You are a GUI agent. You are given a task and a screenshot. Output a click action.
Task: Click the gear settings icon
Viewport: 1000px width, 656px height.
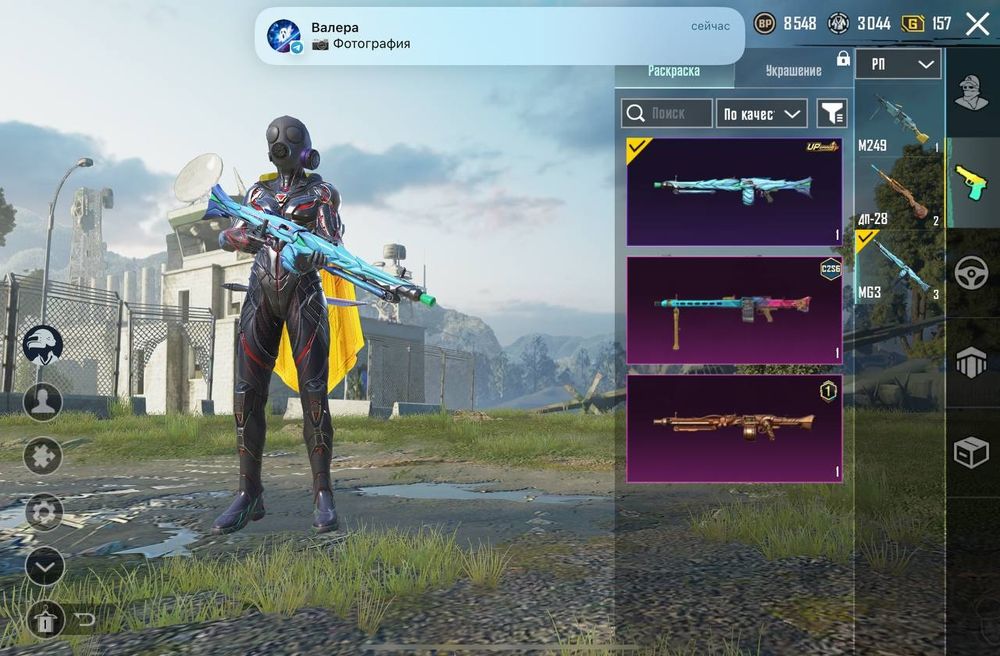(x=44, y=512)
